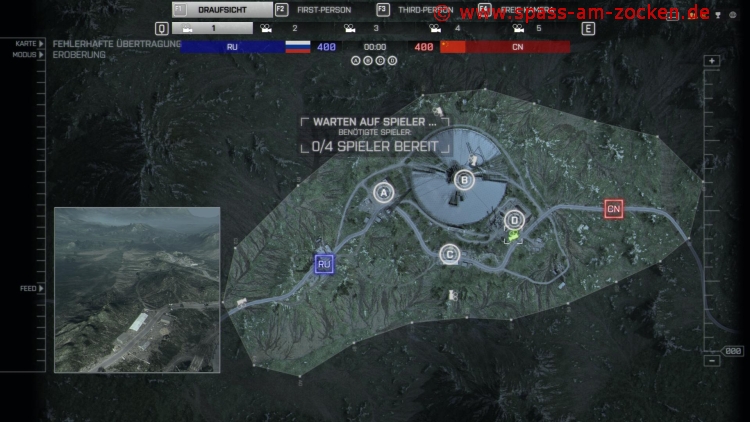
Task: Choose capture point C on the map
Action: (450, 255)
